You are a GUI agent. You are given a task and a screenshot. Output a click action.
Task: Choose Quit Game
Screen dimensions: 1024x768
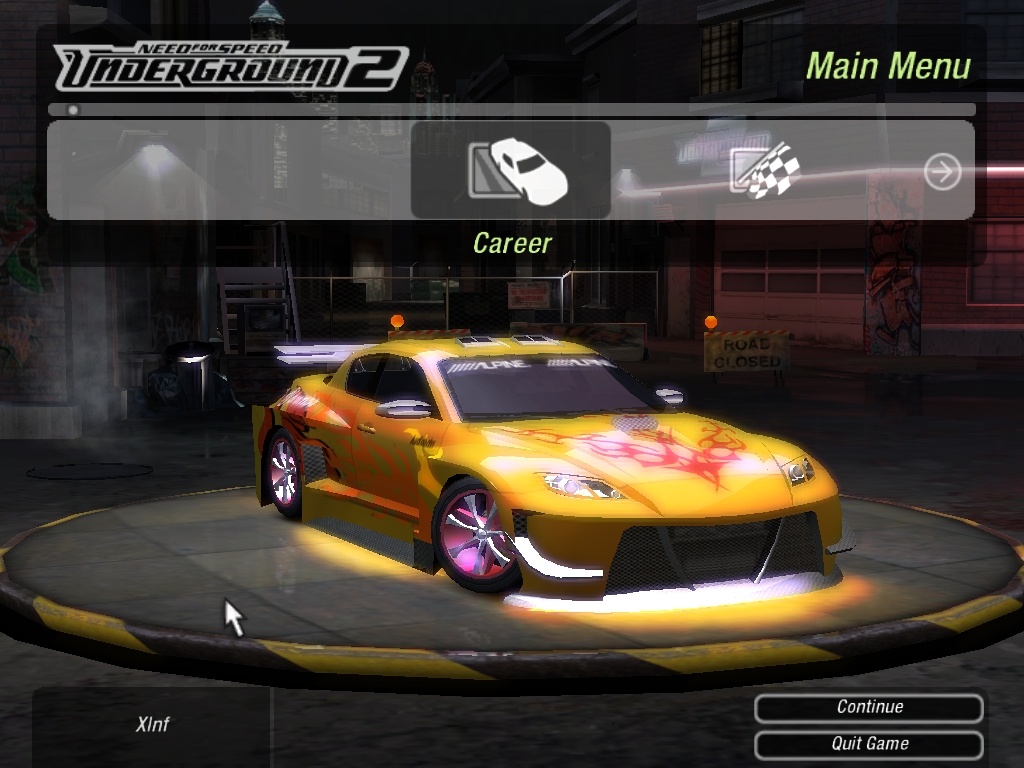tap(869, 744)
